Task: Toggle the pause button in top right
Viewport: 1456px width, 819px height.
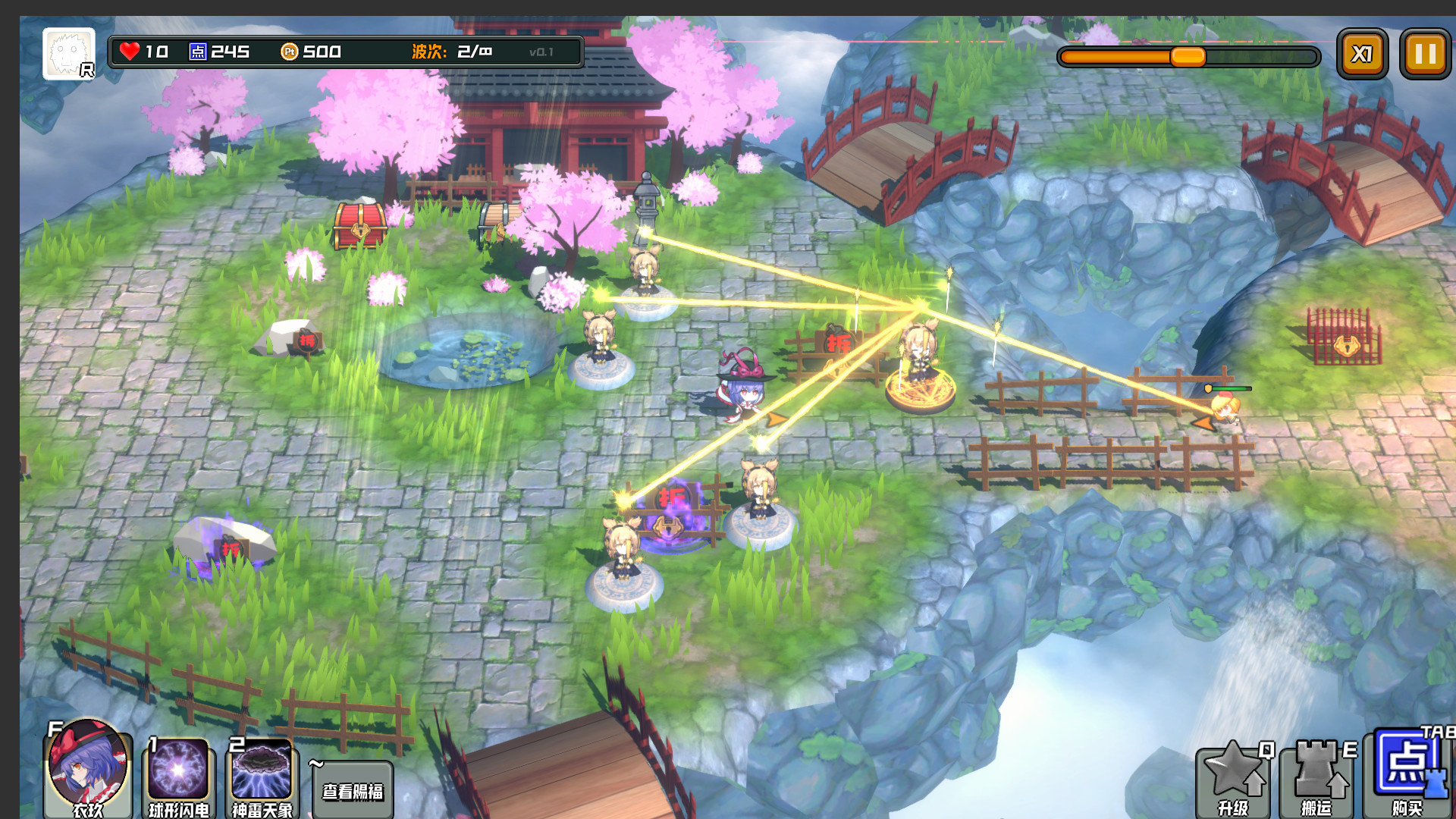Action: 1424,53
